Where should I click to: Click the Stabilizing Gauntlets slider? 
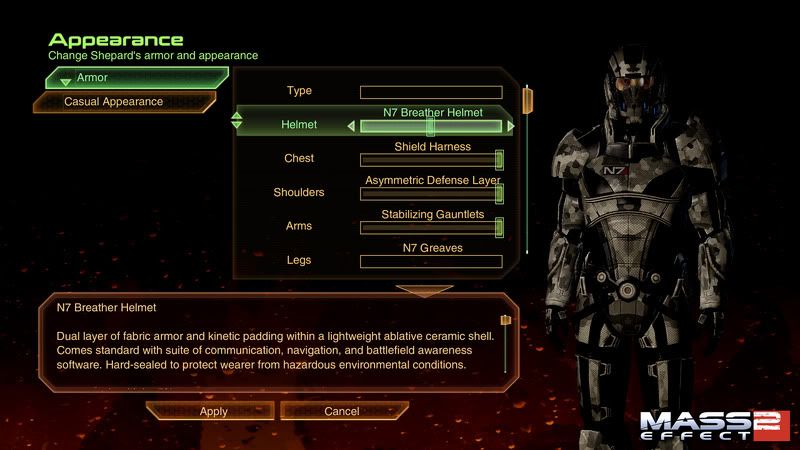(431, 228)
